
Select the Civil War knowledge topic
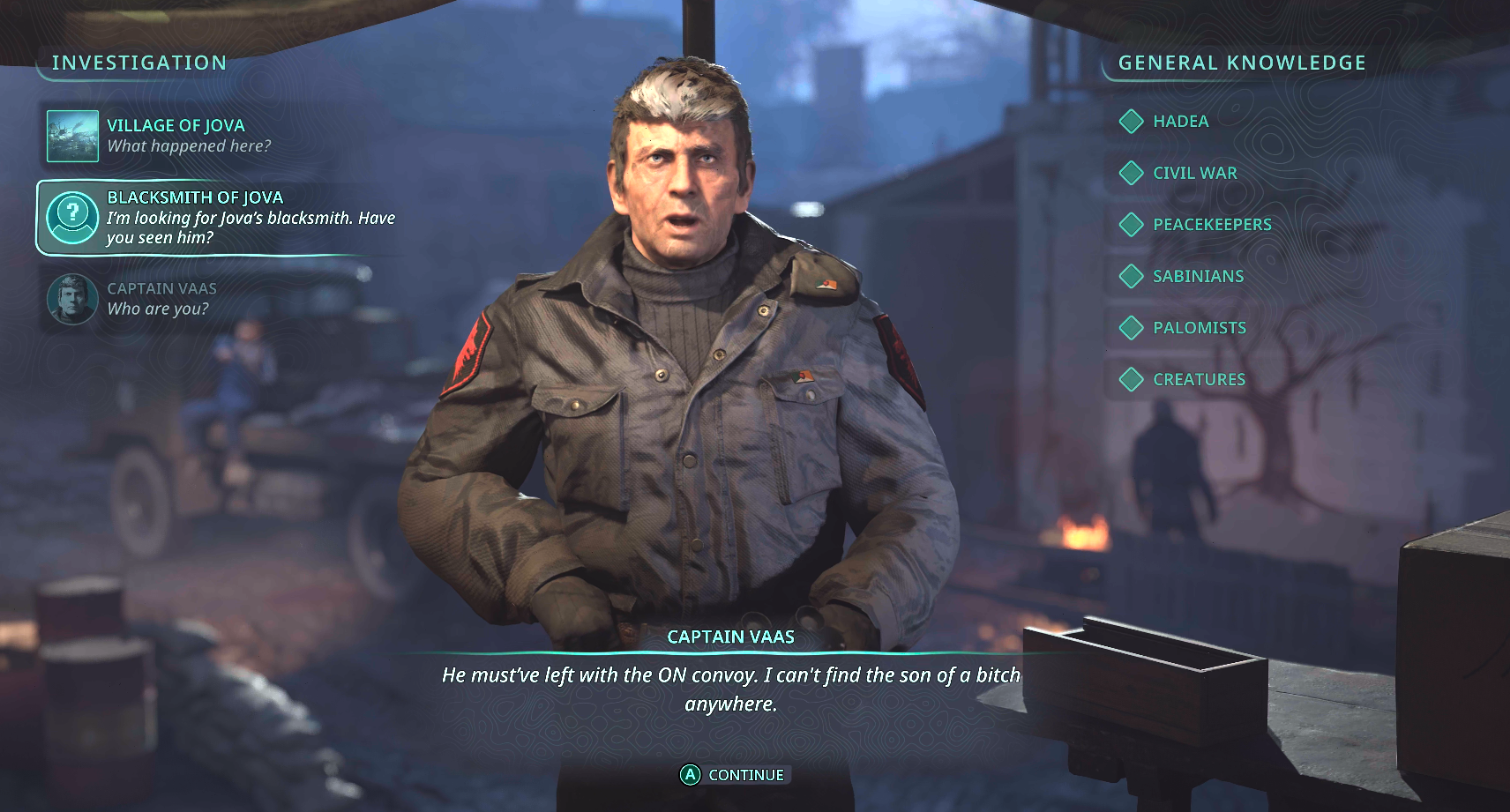(1194, 173)
